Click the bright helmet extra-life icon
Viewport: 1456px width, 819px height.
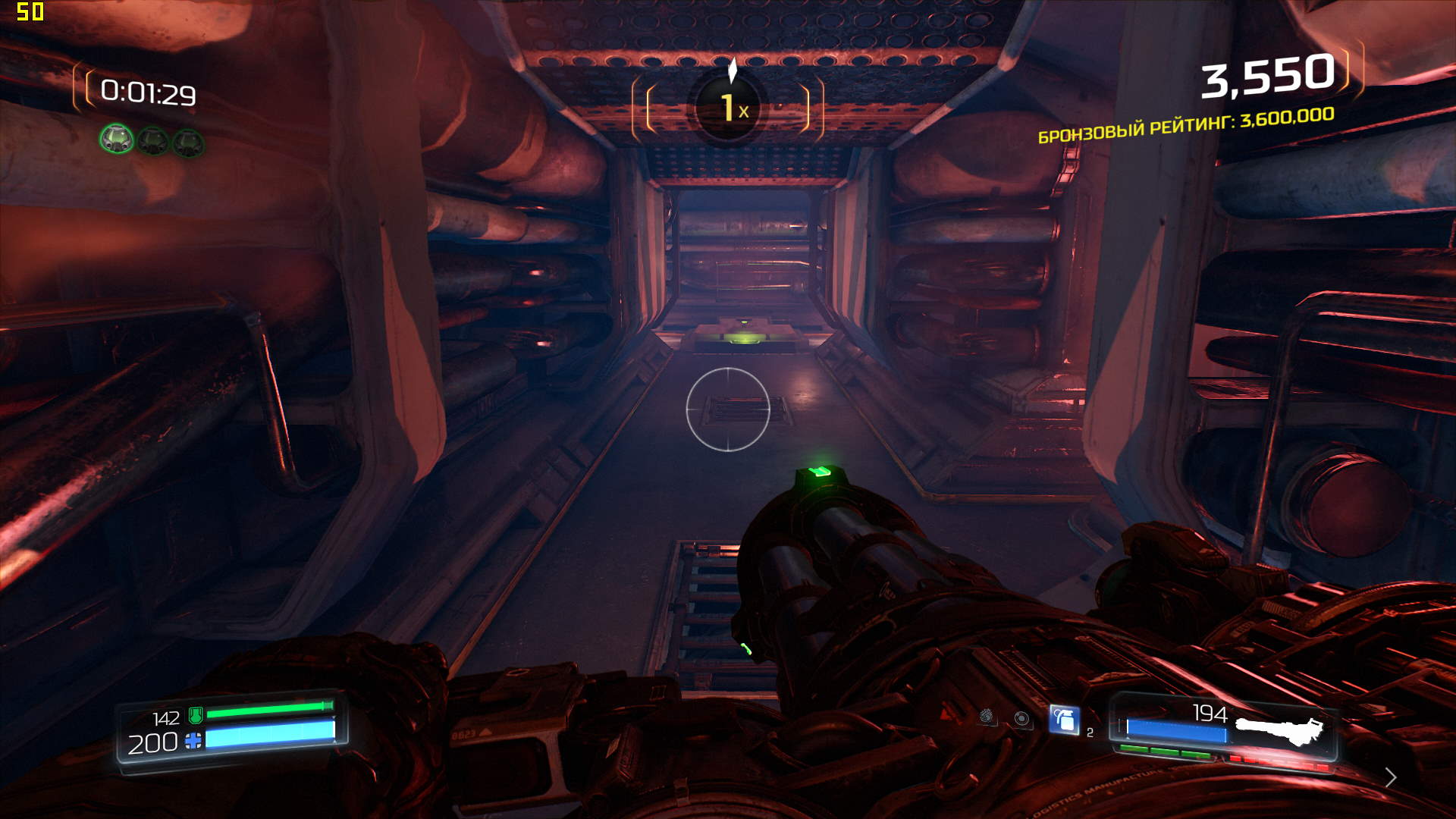tap(117, 139)
